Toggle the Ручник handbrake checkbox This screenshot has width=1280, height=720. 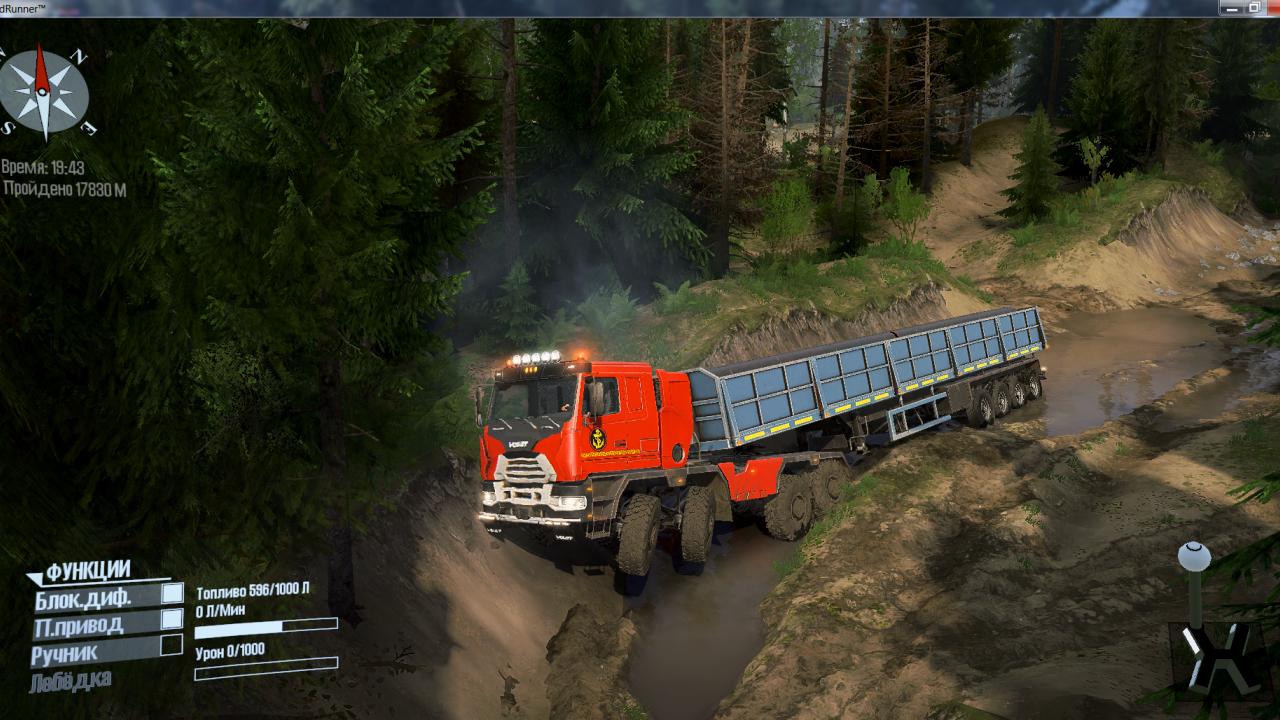172,646
